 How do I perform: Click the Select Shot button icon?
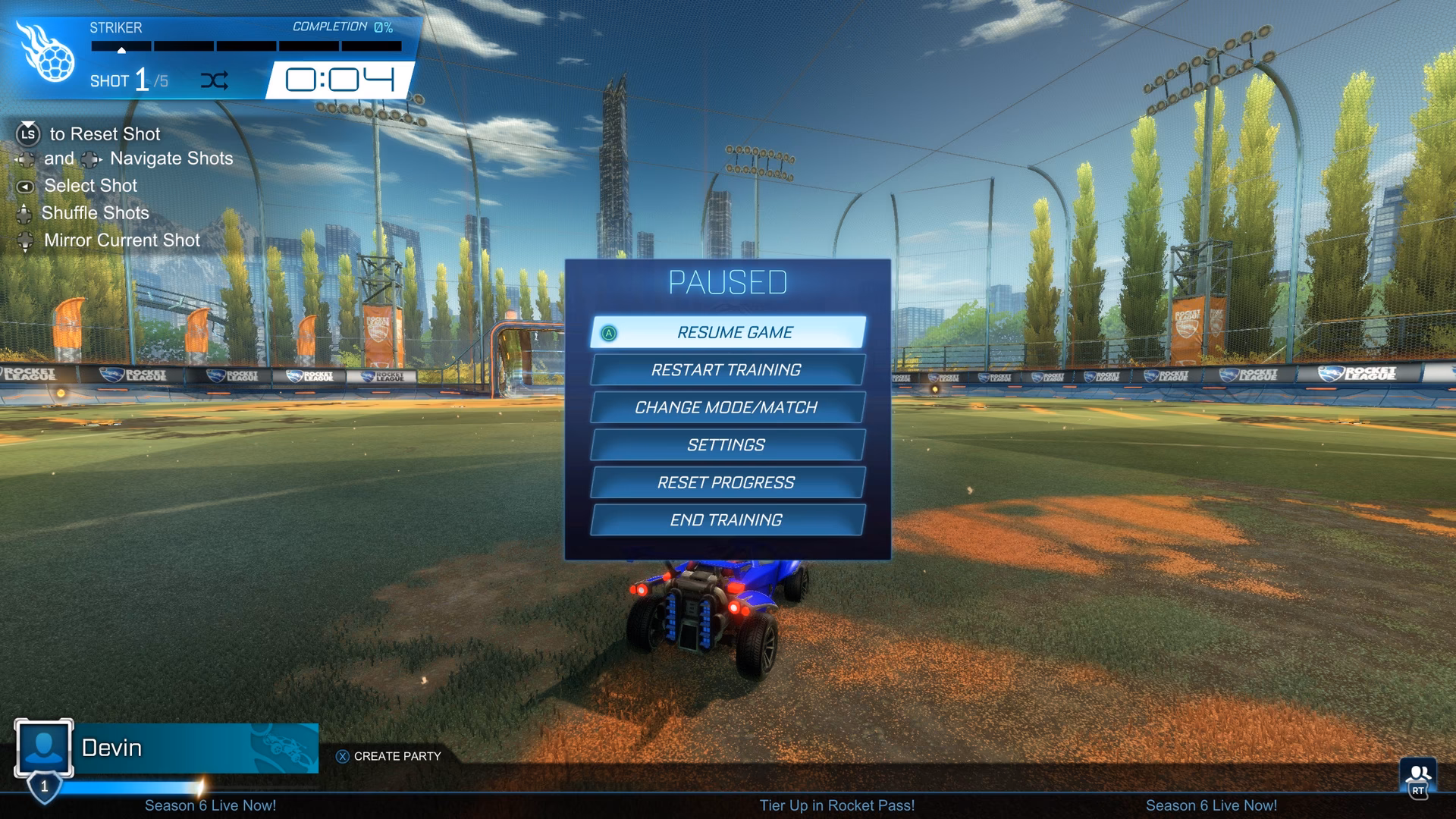(25, 186)
